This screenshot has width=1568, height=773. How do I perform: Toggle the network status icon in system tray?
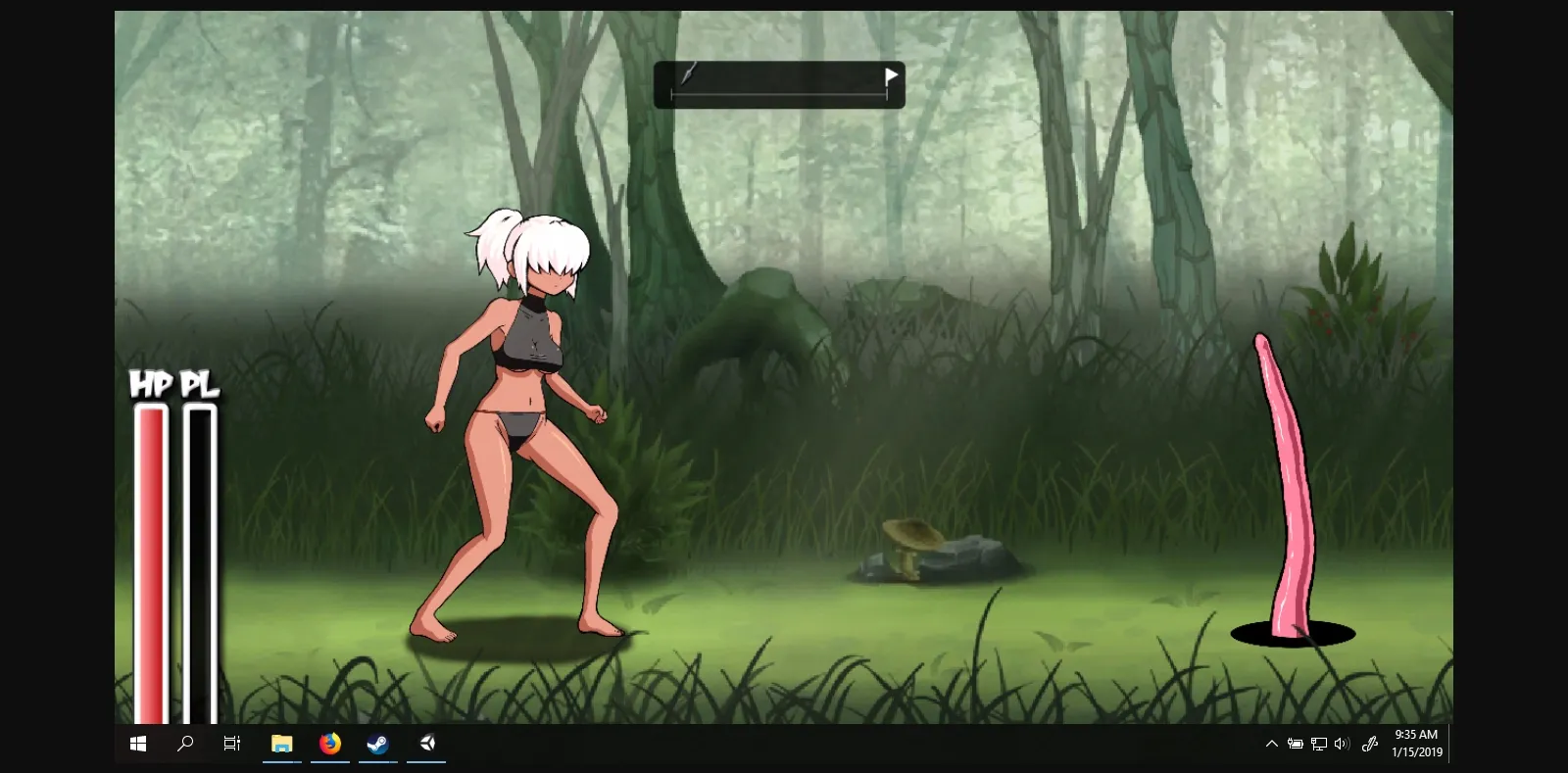(1319, 744)
